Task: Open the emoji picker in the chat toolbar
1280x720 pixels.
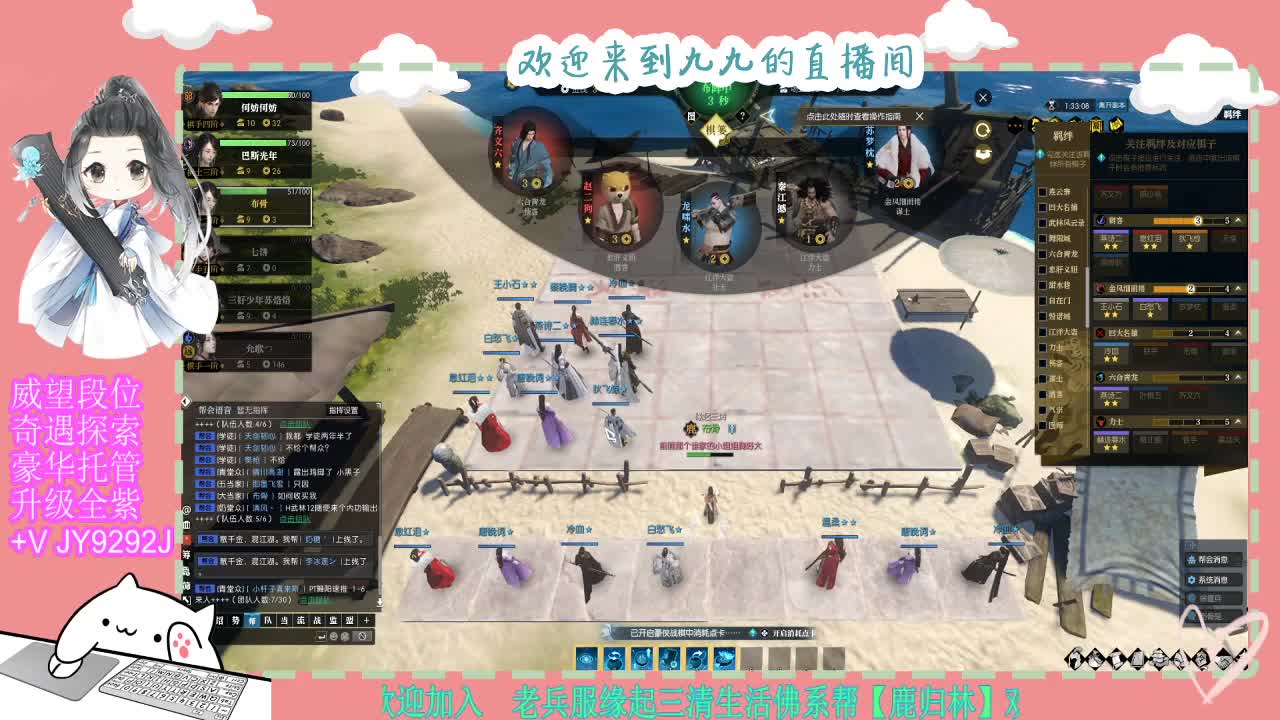Action: (x=333, y=636)
